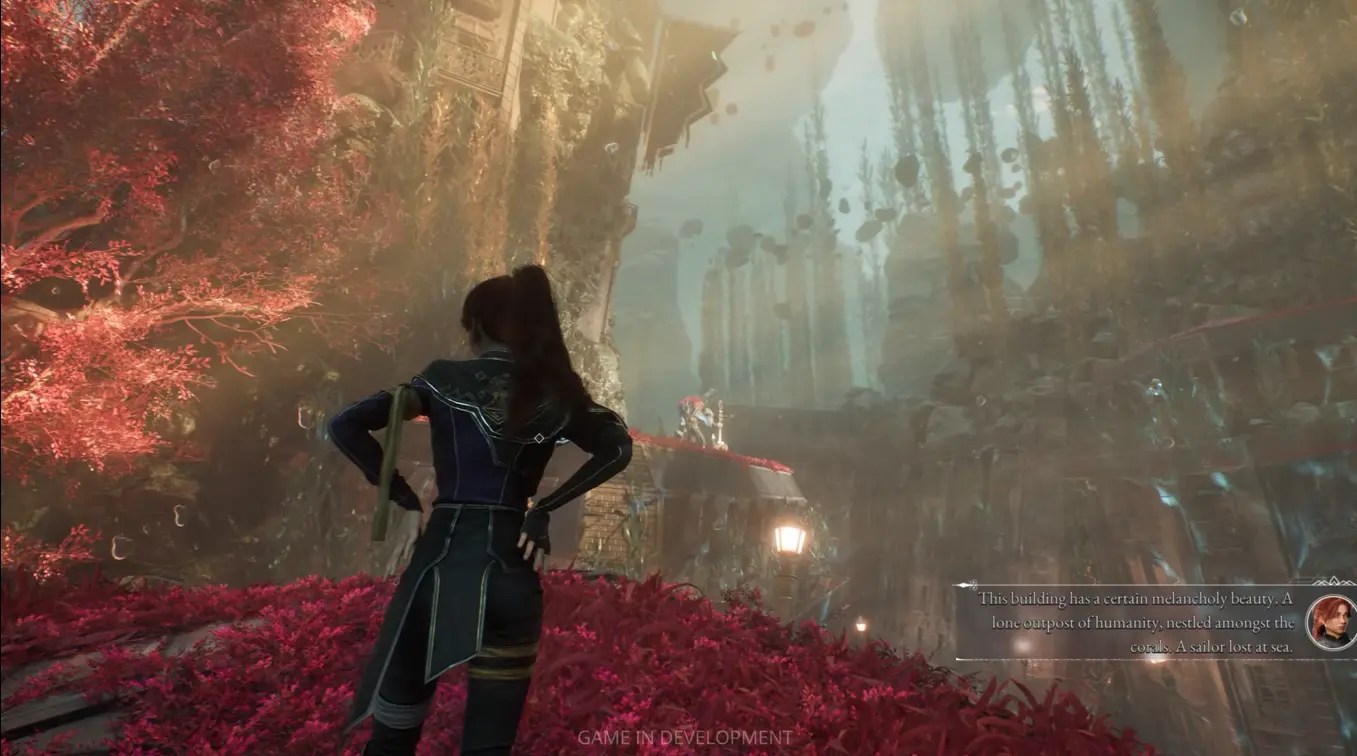This screenshot has height=756, width=1357.
Task: Click the red-haired speaker portrait
Action: point(1331,622)
